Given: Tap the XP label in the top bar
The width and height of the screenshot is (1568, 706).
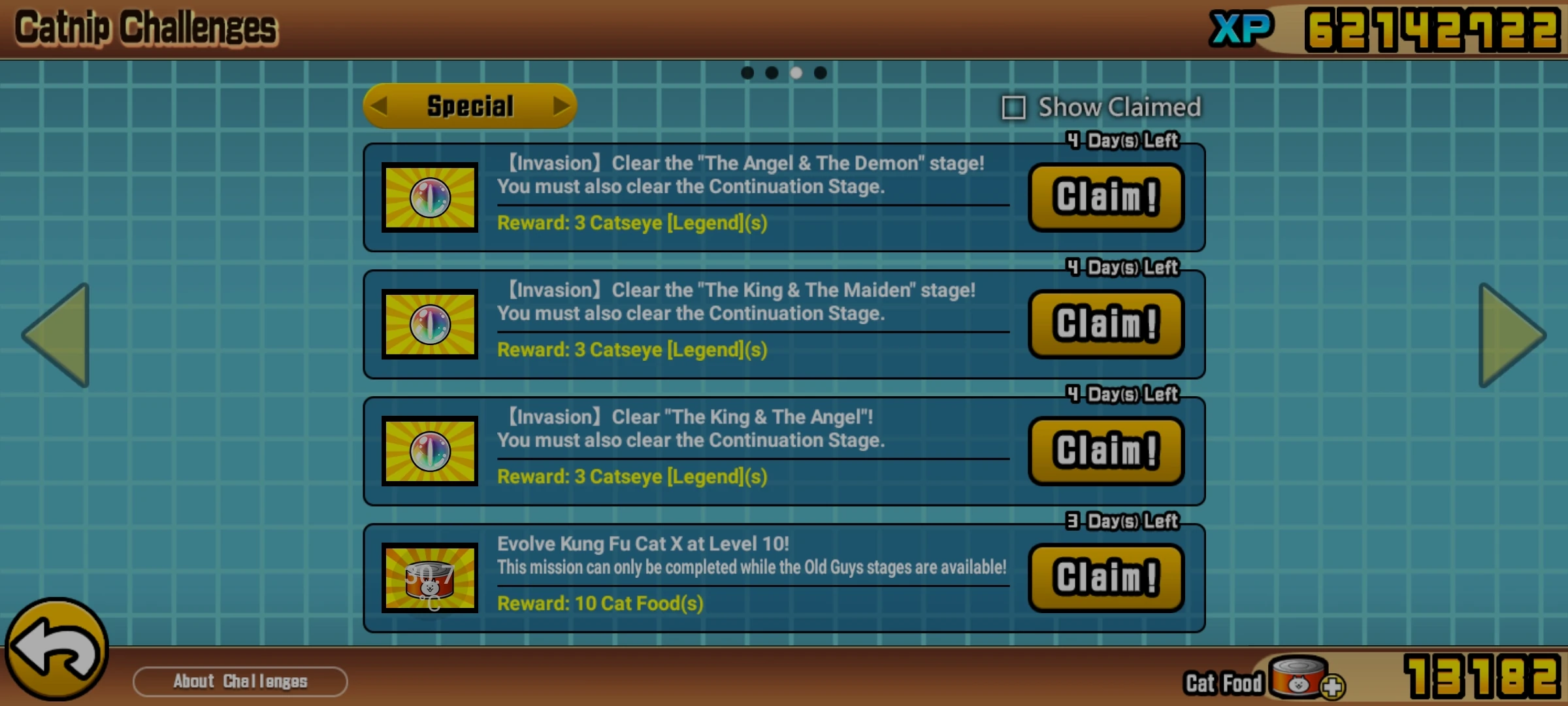Looking at the screenshot, I should pos(1240,27).
